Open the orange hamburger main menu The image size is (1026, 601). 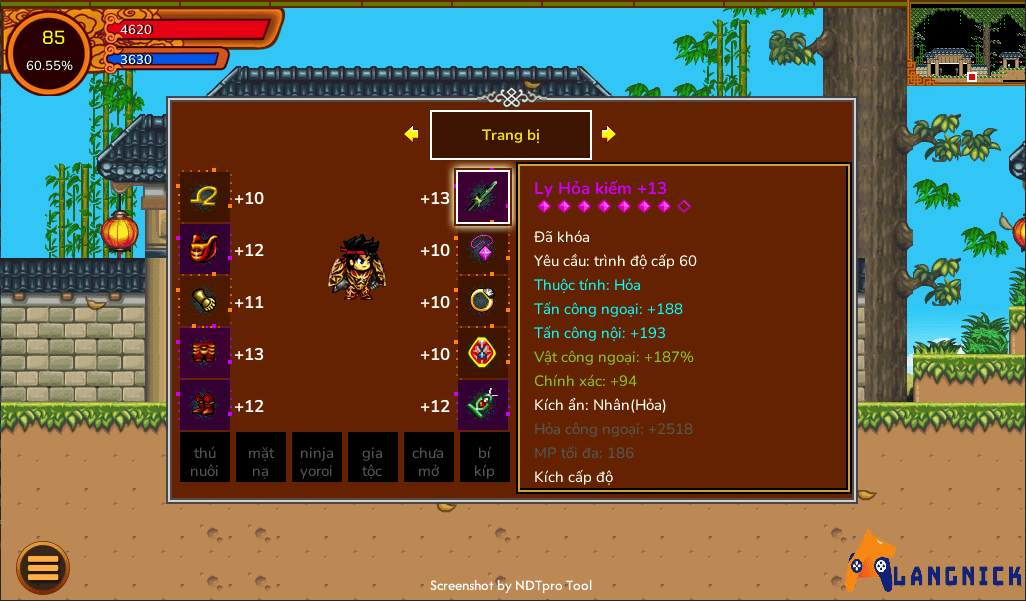point(43,568)
